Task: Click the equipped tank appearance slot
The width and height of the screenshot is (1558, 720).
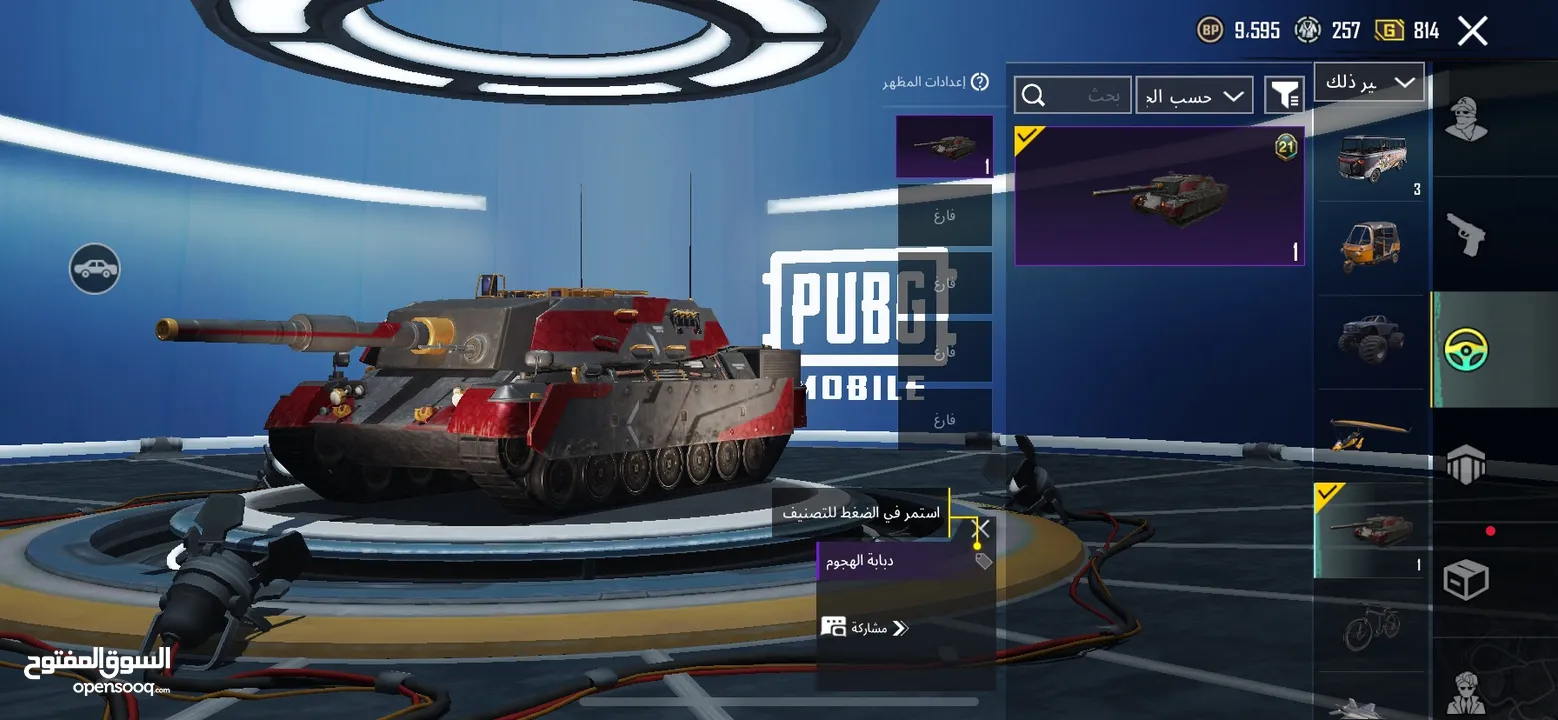Action: pyautogui.click(x=944, y=146)
